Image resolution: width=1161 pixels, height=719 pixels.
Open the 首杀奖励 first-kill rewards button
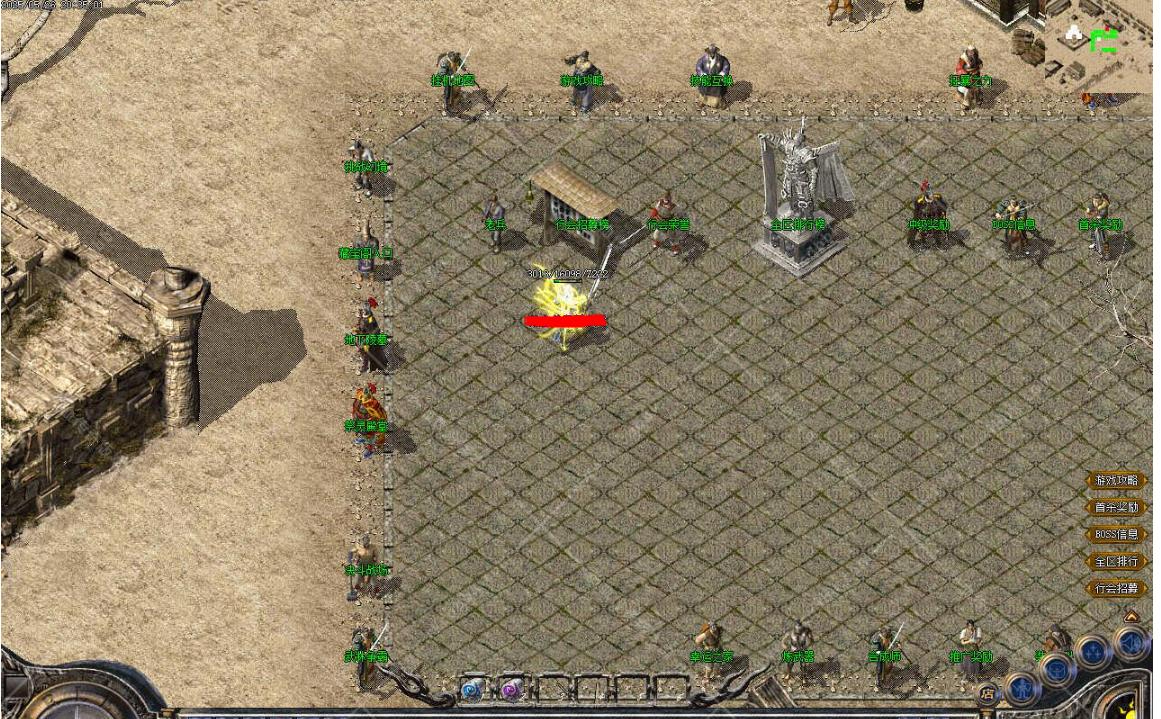(1116, 508)
